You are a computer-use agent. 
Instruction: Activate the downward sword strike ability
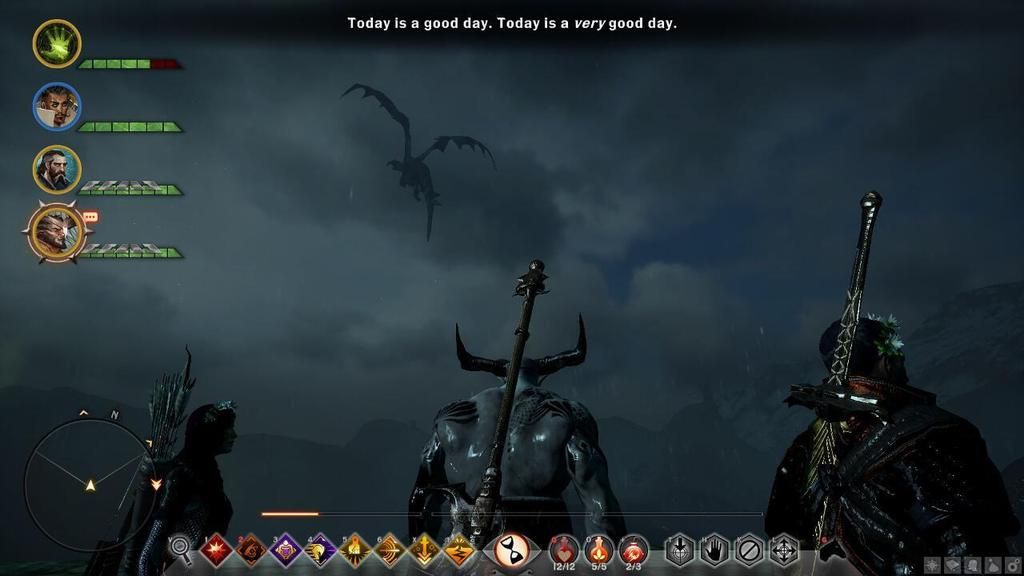[424, 550]
